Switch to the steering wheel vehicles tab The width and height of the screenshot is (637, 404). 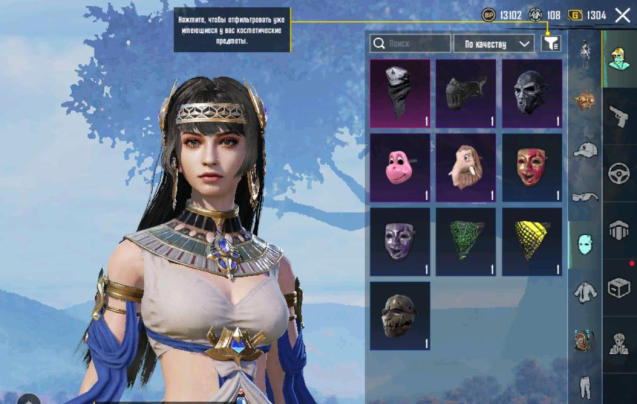click(619, 170)
